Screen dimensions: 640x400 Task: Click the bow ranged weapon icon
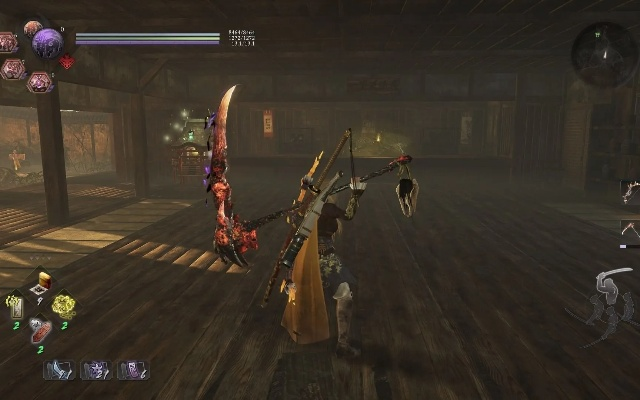tap(629, 228)
